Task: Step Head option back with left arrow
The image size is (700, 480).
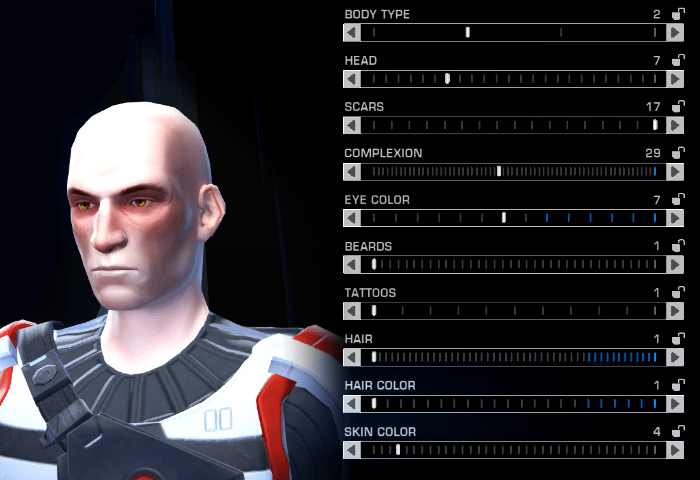Action: pos(351,78)
